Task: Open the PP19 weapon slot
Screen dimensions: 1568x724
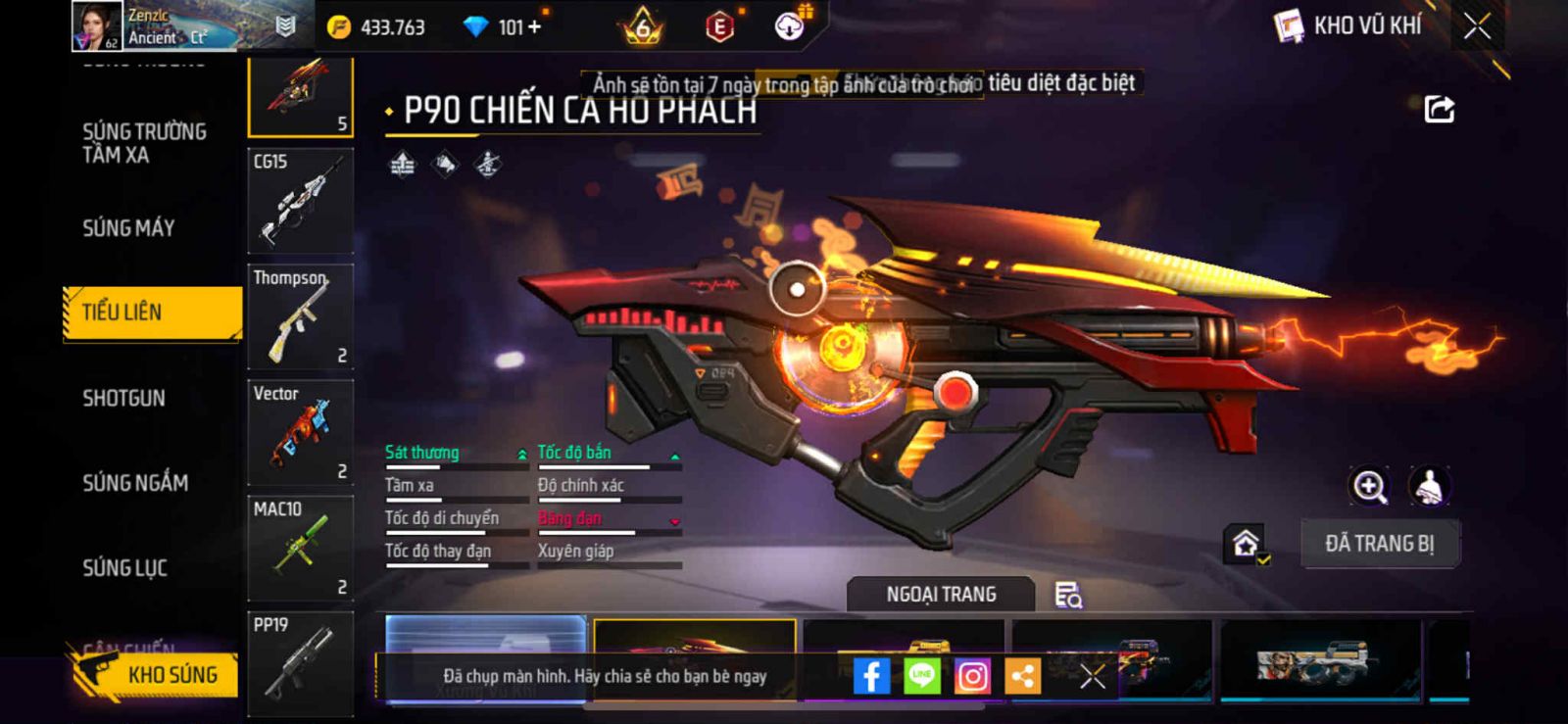Action: pos(300,663)
